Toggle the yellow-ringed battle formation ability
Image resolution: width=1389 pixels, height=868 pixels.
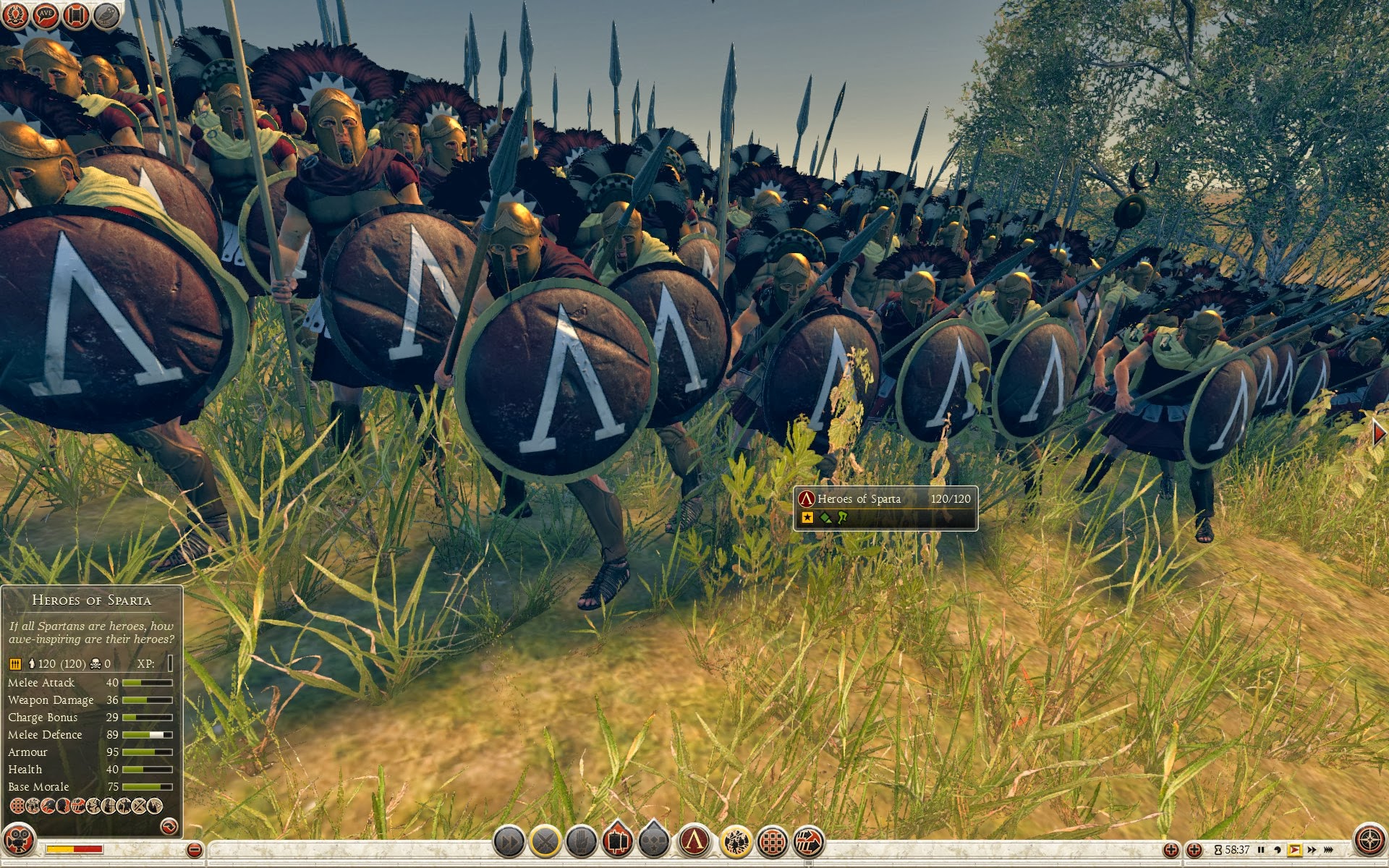coord(736,841)
